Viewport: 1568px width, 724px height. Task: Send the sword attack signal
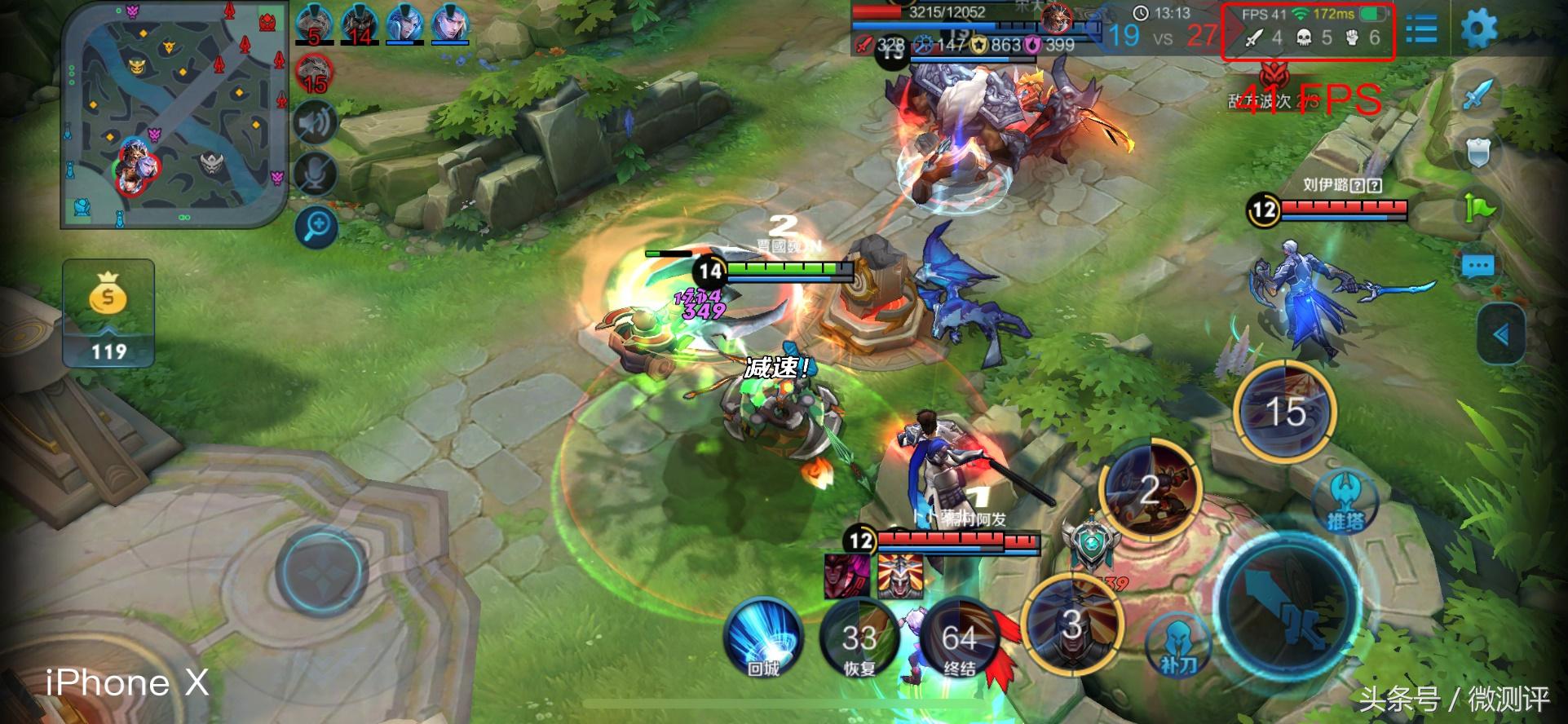1477,95
